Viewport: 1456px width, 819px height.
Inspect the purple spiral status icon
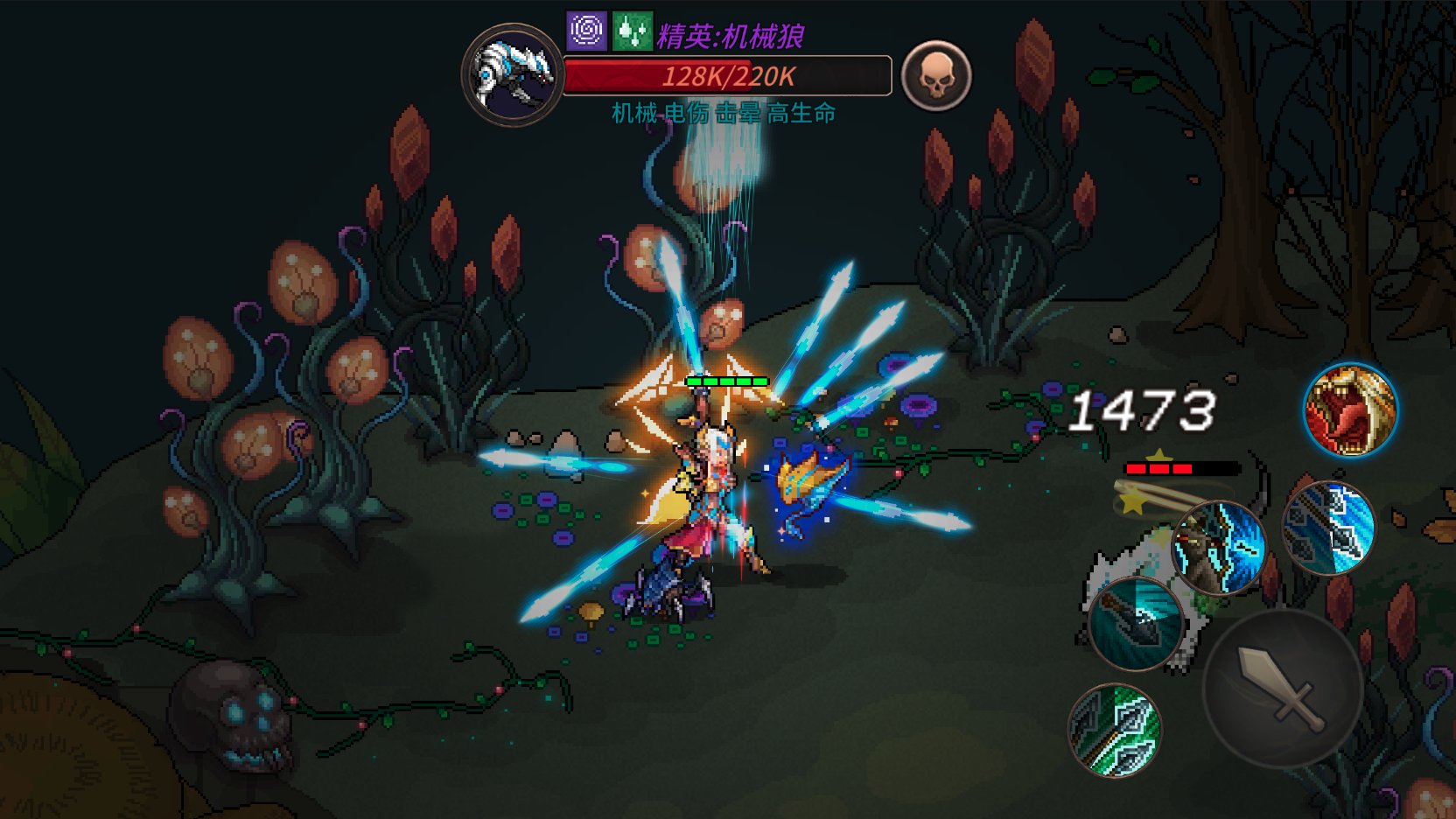coord(586,31)
